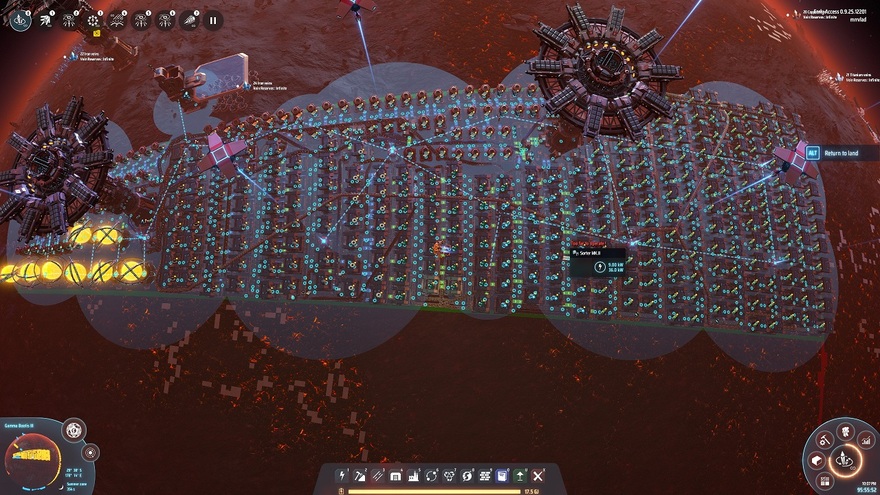The height and width of the screenshot is (495, 880).
Task: Select the first round icon in top bar
Action: 21,19
